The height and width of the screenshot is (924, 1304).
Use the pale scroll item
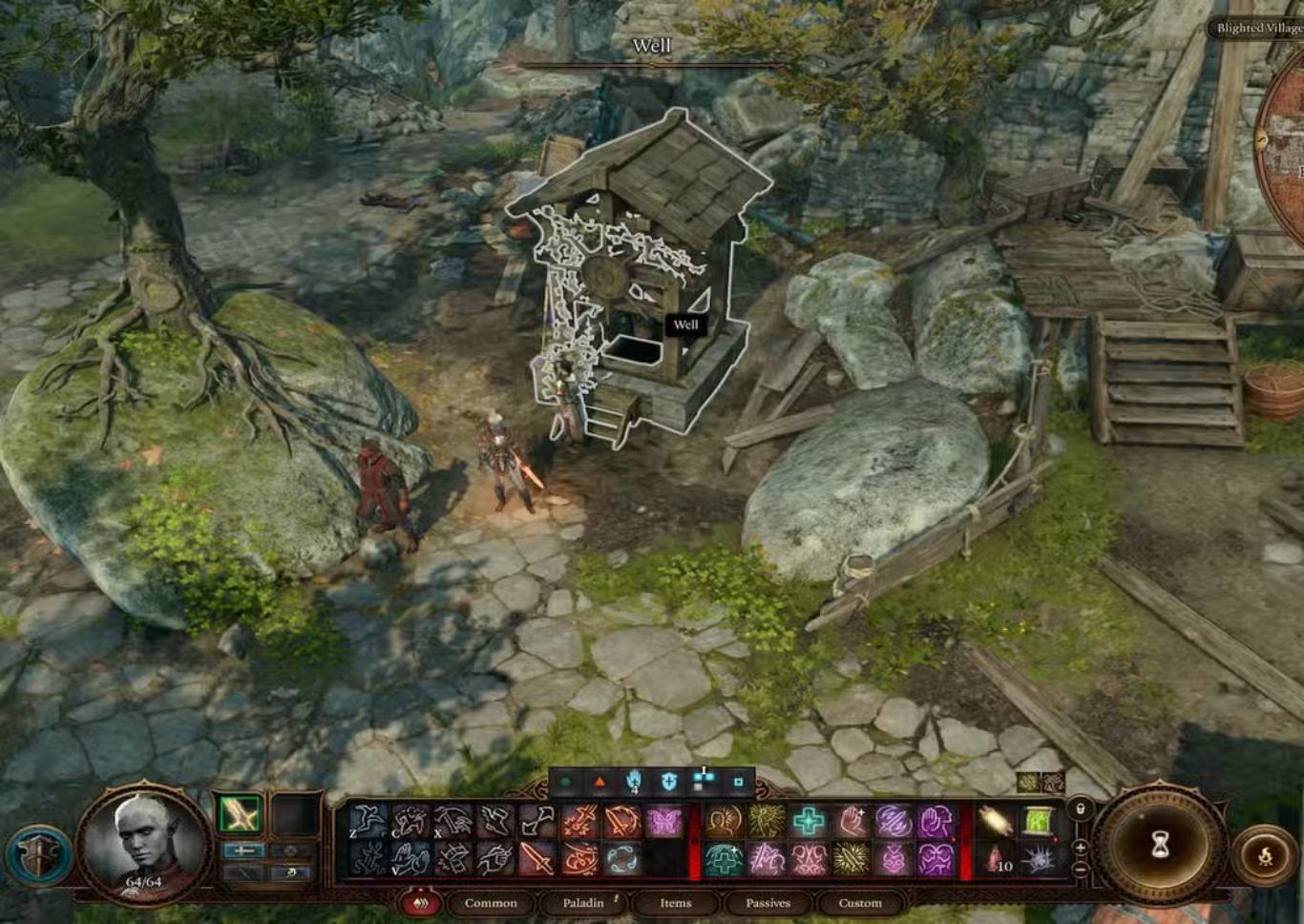(995, 821)
